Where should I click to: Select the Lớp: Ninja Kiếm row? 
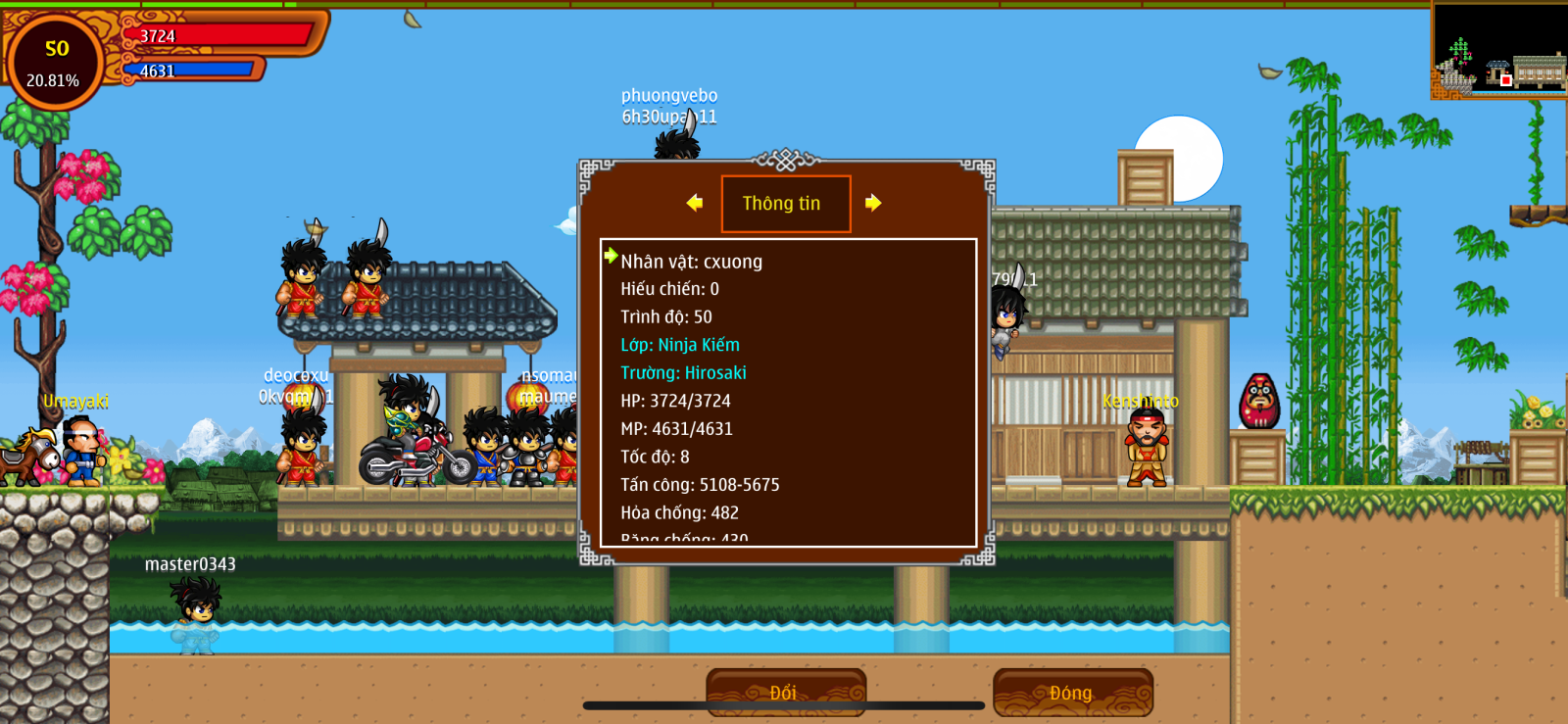click(680, 345)
